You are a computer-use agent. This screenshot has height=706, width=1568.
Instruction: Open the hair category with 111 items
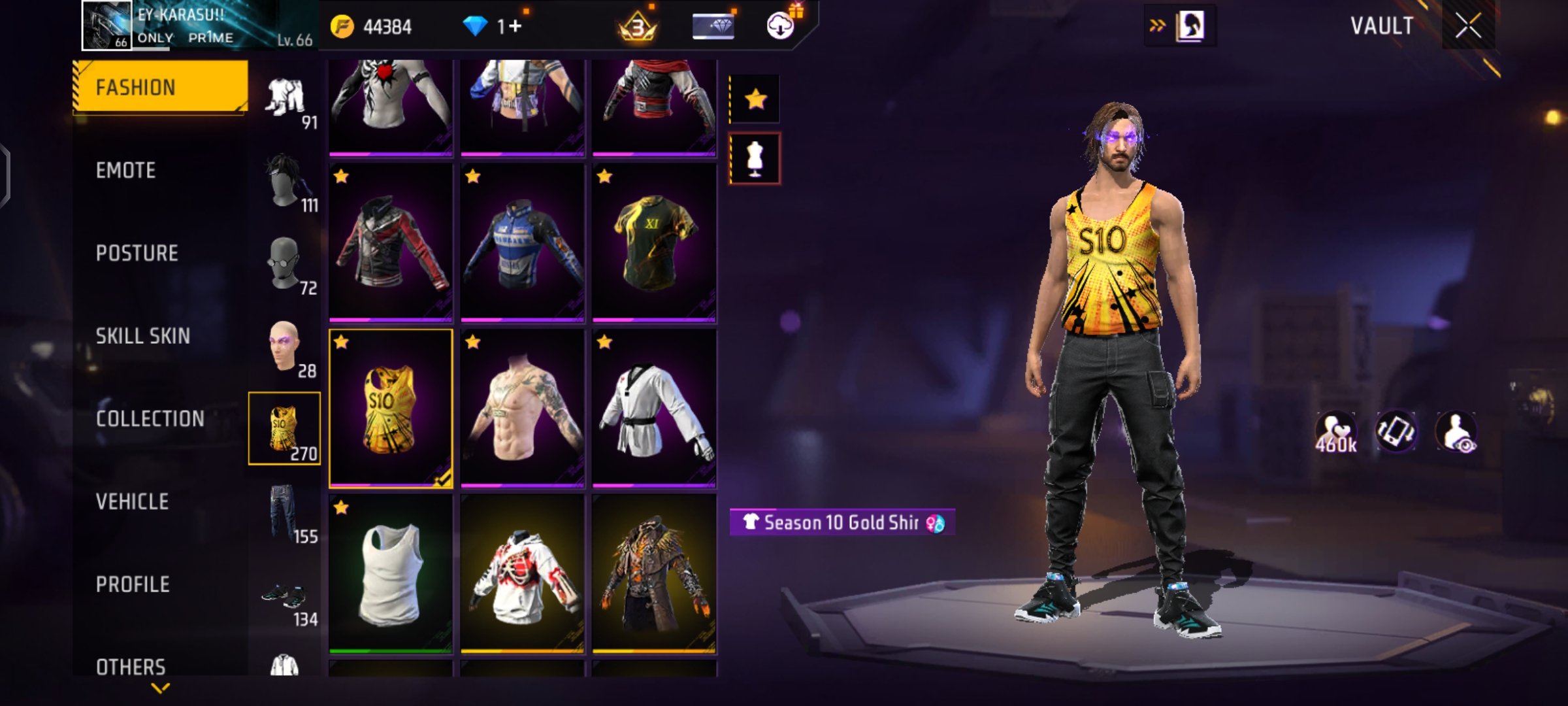(286, 183)
